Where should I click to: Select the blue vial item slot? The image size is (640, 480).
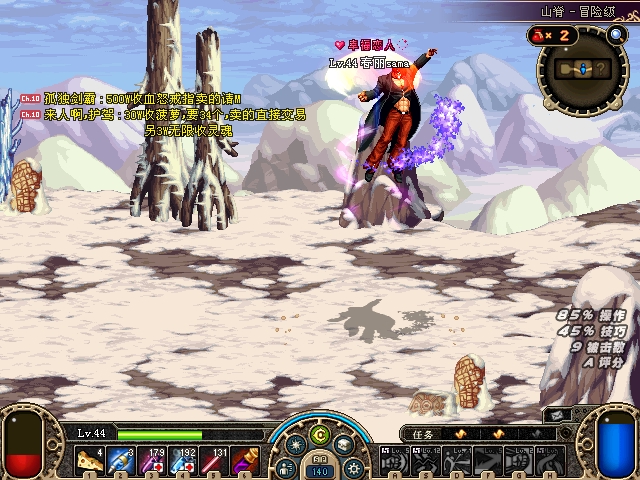click(x=121, y=460)
